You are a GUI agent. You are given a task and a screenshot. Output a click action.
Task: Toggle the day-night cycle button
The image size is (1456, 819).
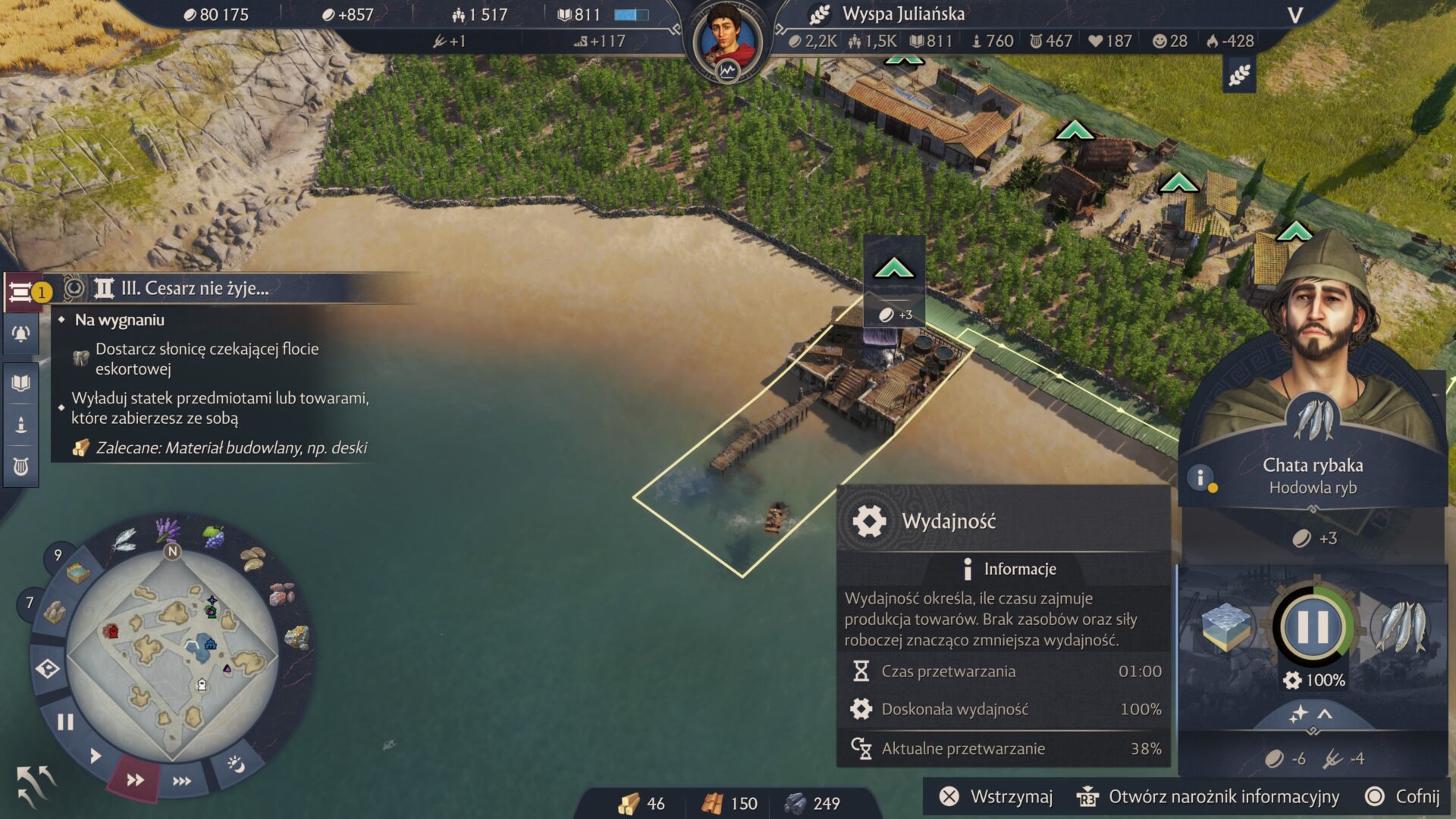tap(236, 764)
